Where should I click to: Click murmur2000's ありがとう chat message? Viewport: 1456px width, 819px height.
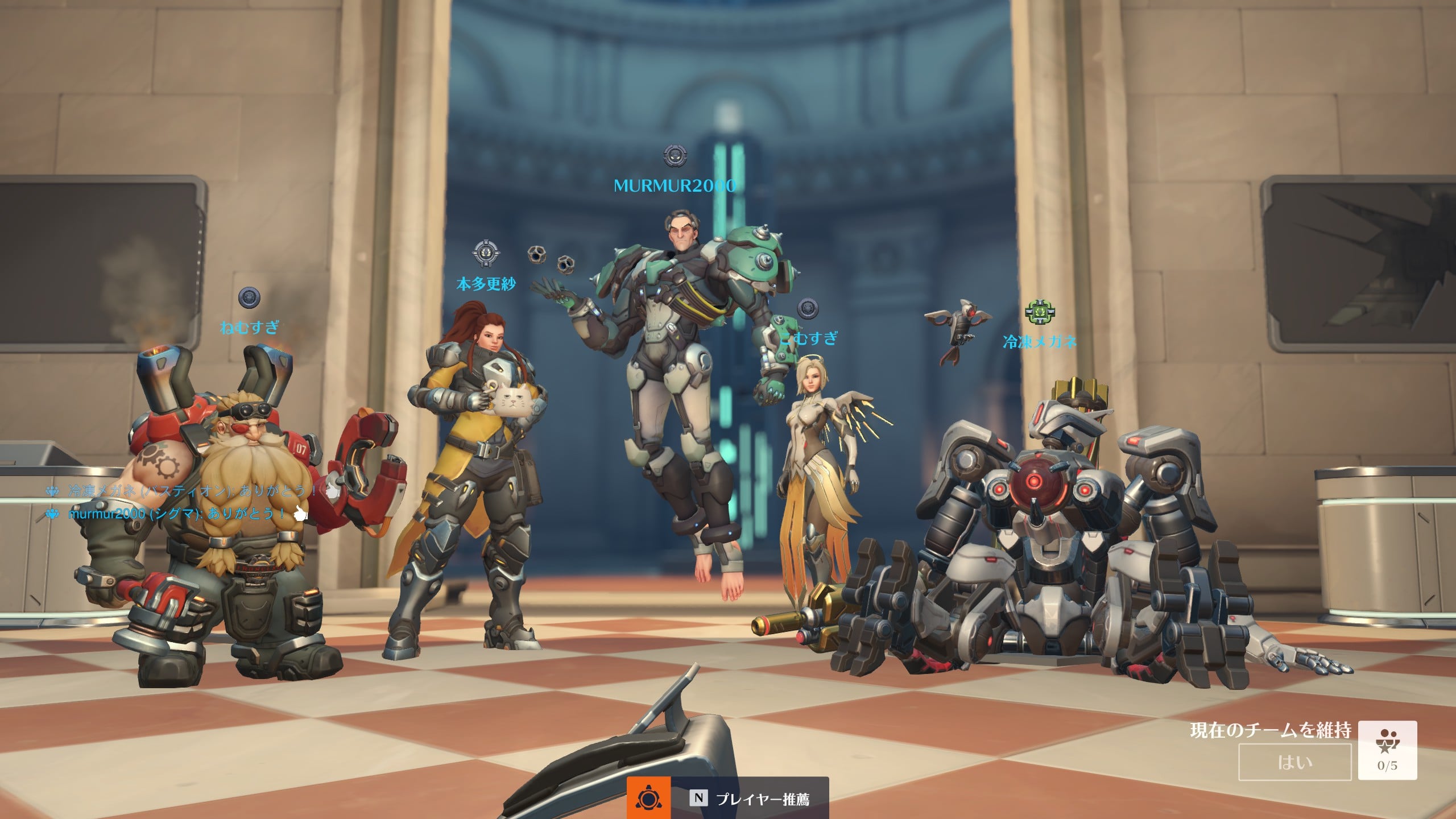point(176,514)
